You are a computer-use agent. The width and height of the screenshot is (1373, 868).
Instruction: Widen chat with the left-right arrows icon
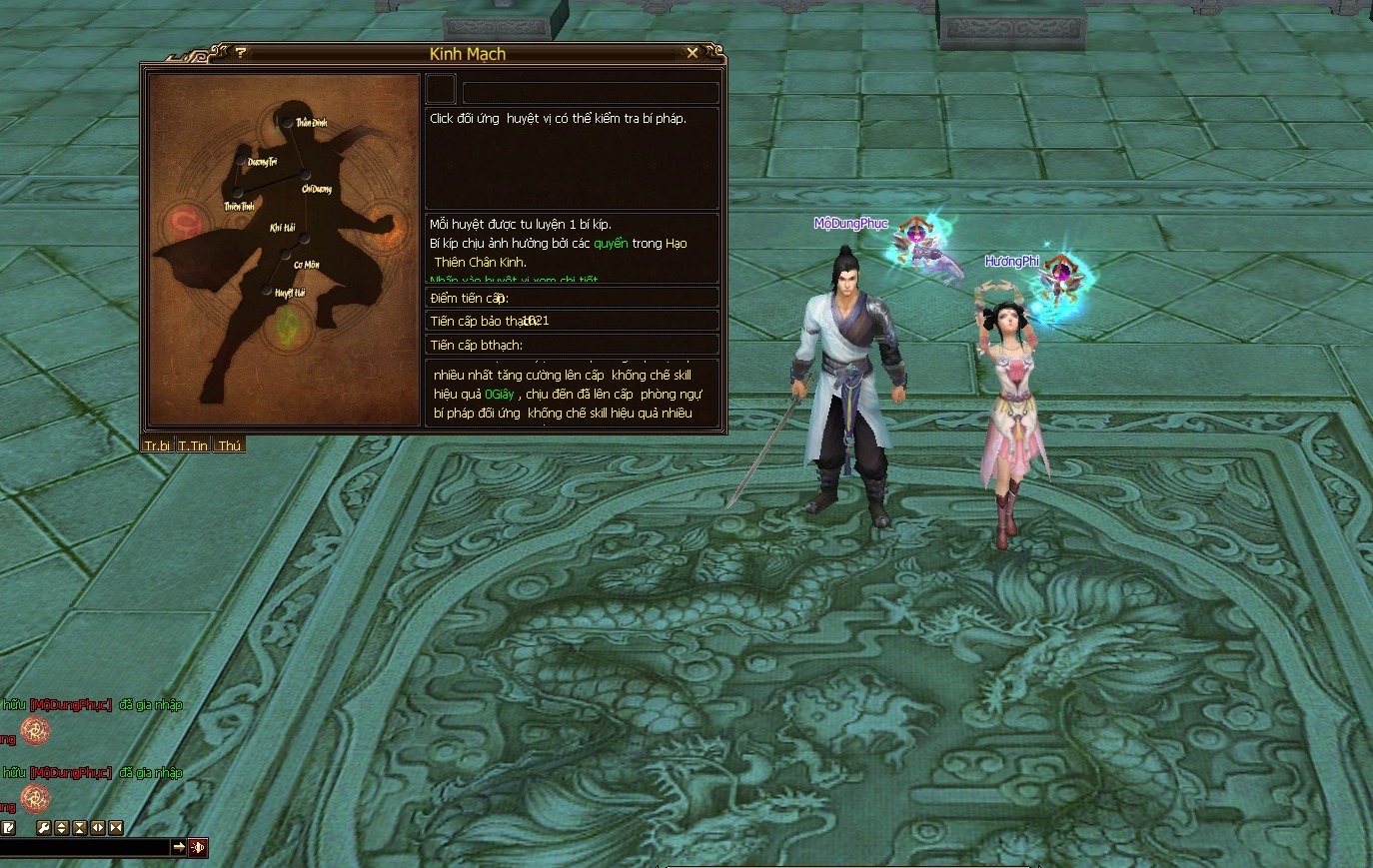point(98,828)
